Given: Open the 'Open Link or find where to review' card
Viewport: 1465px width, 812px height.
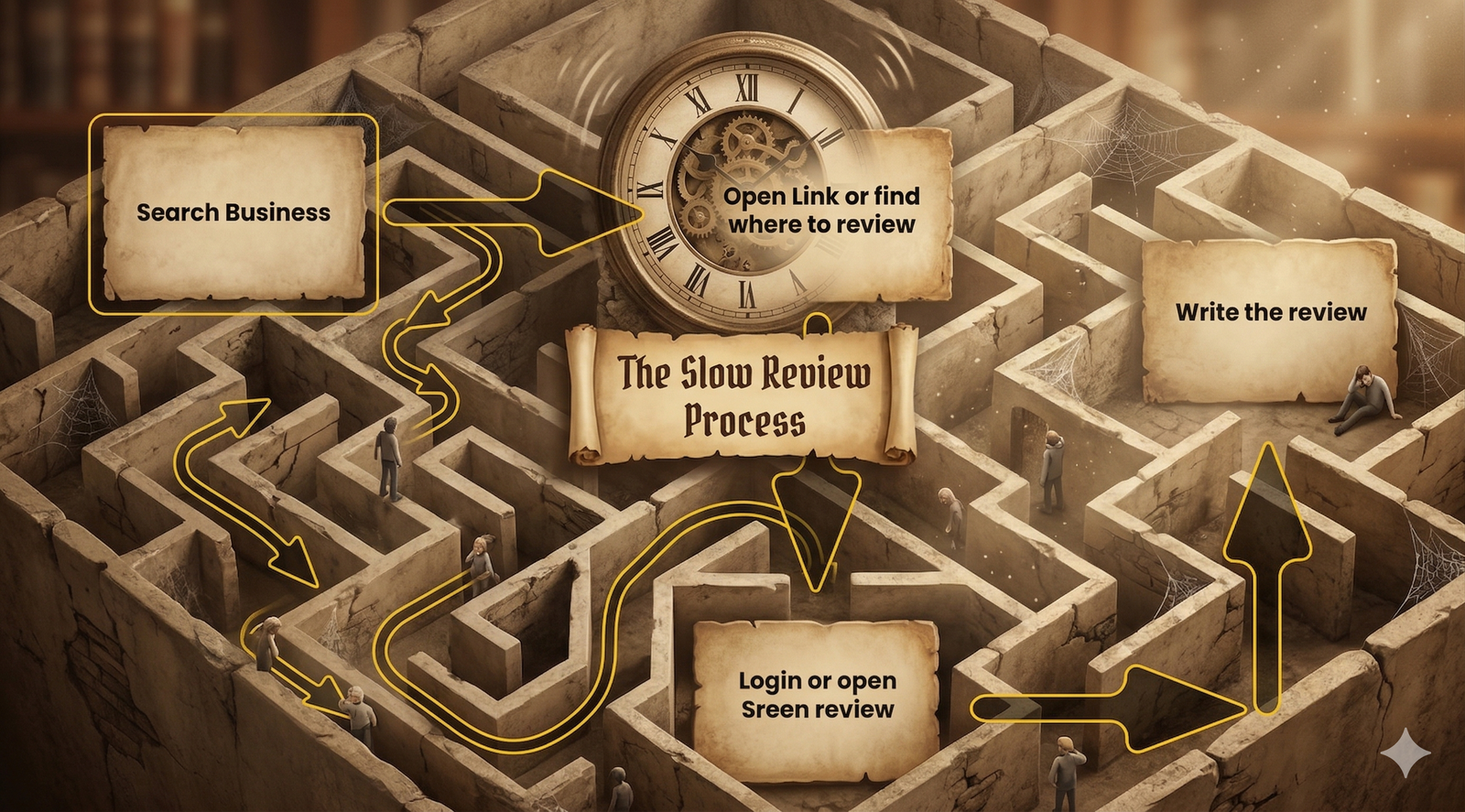Looking at the screenshot, I should point(821,211).
